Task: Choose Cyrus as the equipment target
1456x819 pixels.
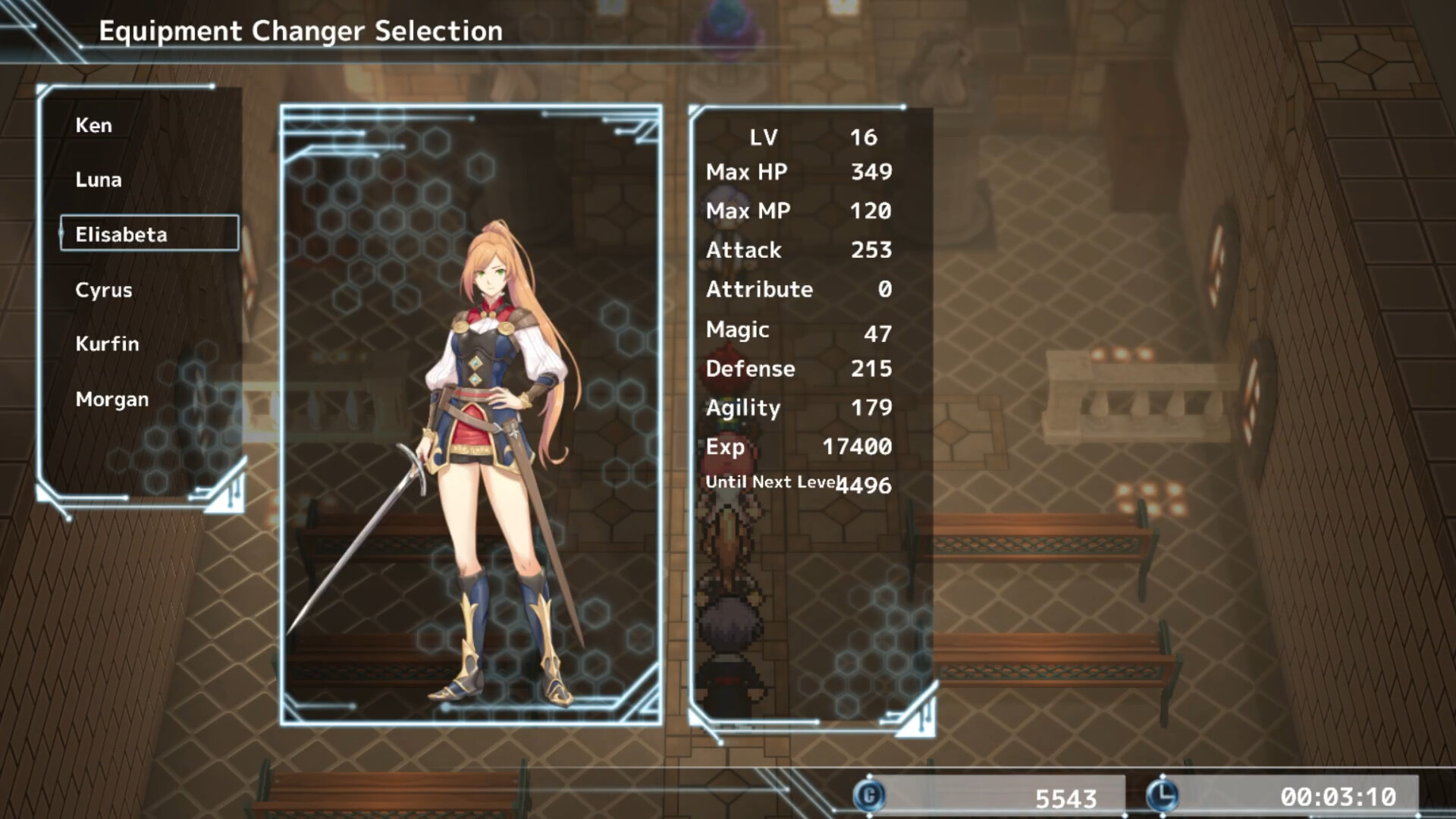Action: pyautogui.click(x=103, y=290)
